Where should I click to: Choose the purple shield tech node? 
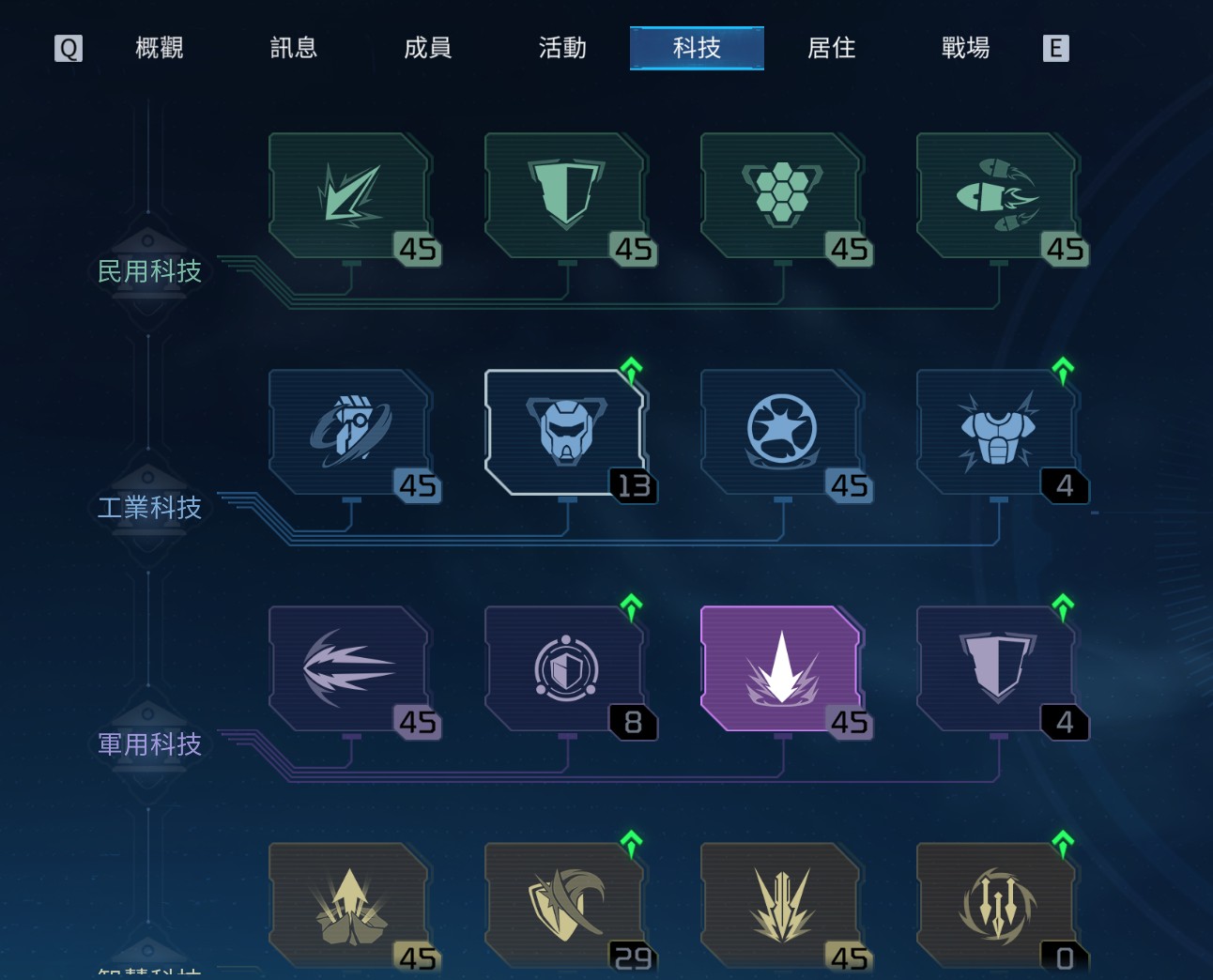point(997,668)
